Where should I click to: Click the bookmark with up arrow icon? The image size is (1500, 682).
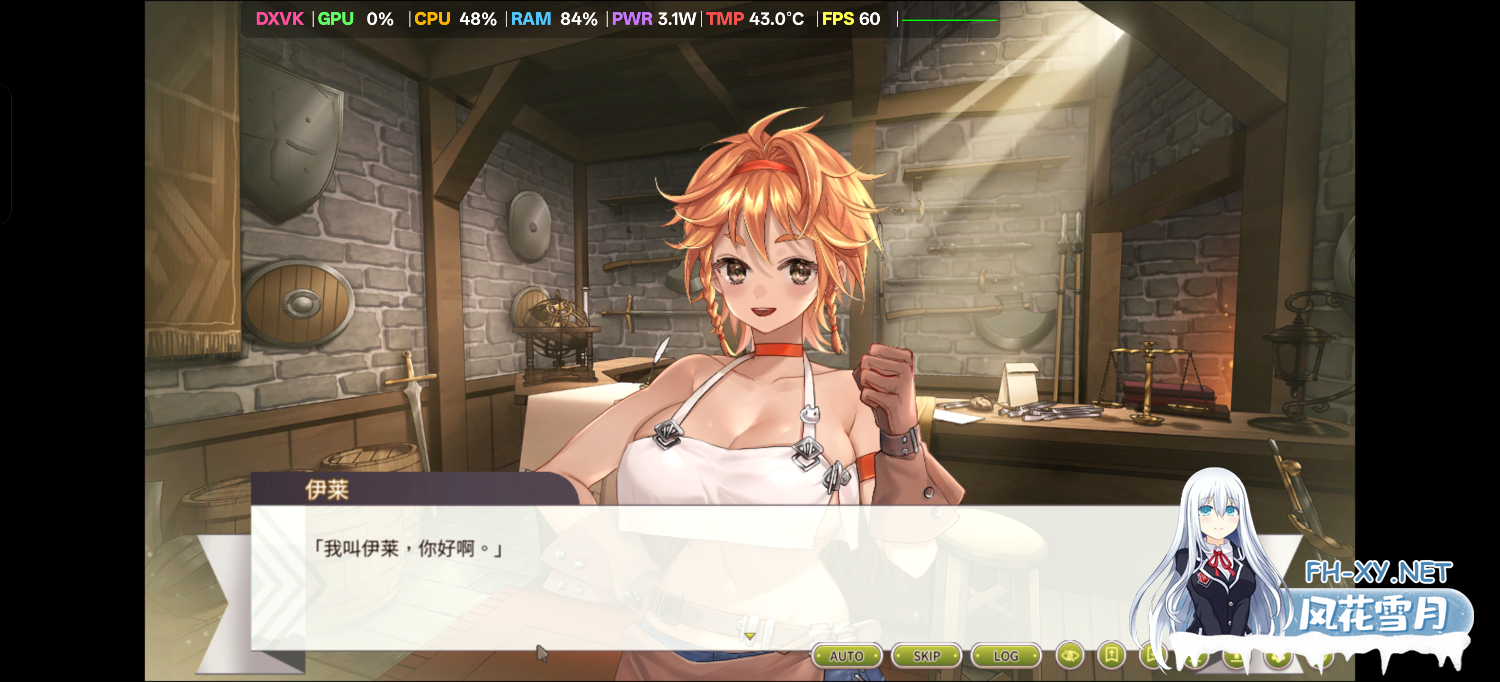tap(1111, 655)
